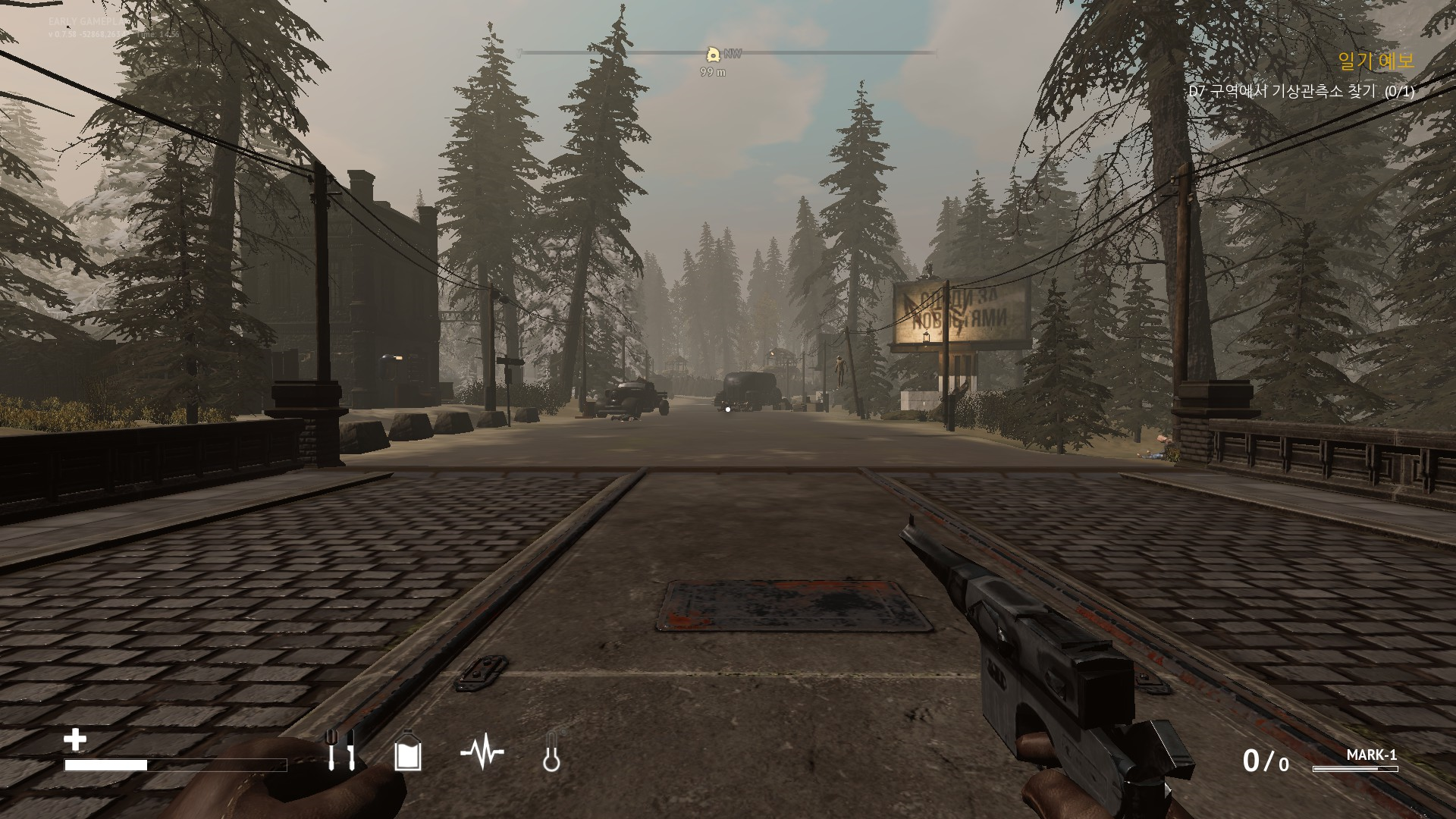Click the objective marker on the compass
This screenshot has width=1456, height=819.
point(713,54)
